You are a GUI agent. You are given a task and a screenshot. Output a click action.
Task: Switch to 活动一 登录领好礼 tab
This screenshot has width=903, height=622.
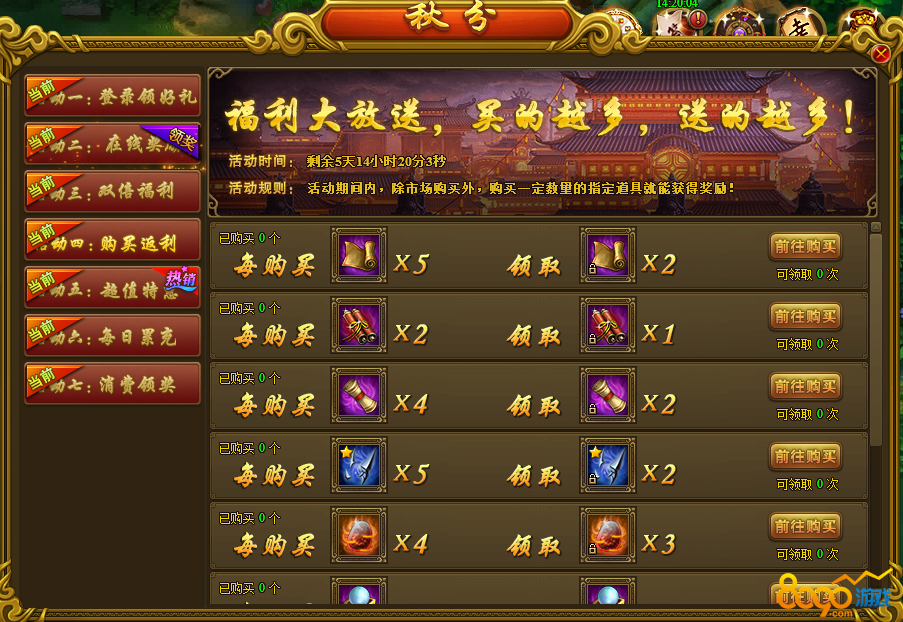pyautogui.click(x=113, y=96)
